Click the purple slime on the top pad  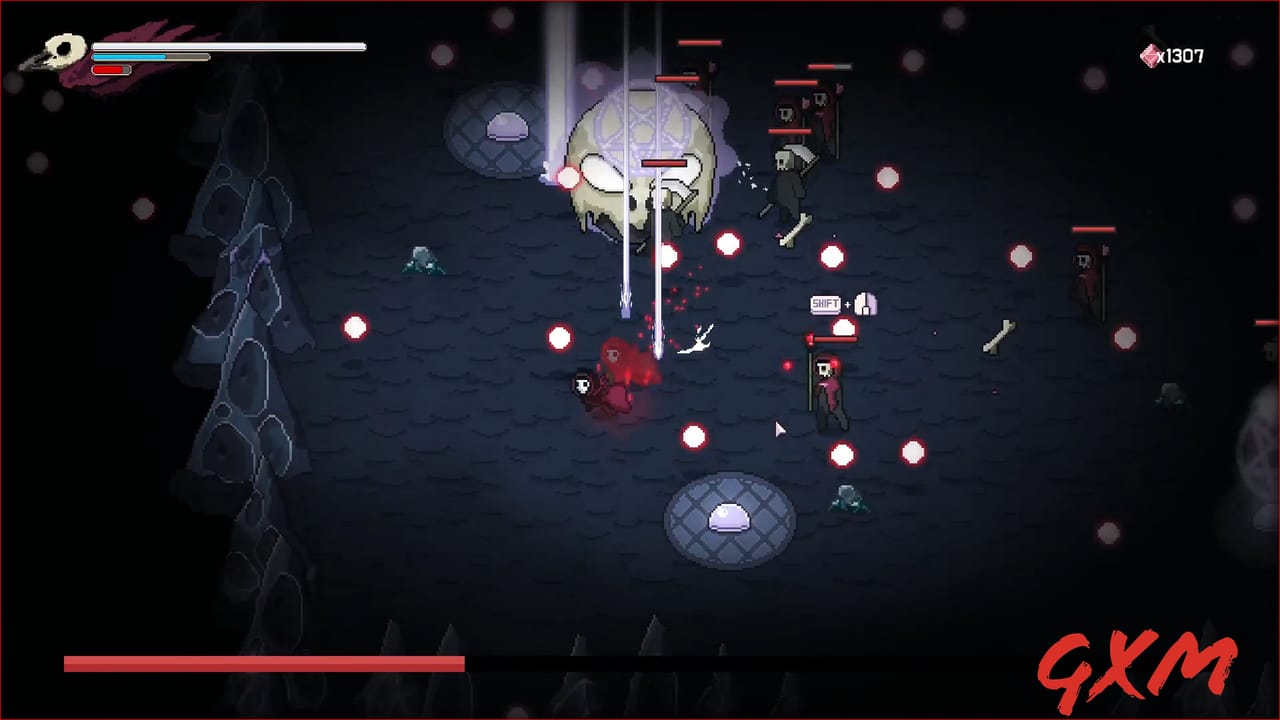tap(508, 125)
